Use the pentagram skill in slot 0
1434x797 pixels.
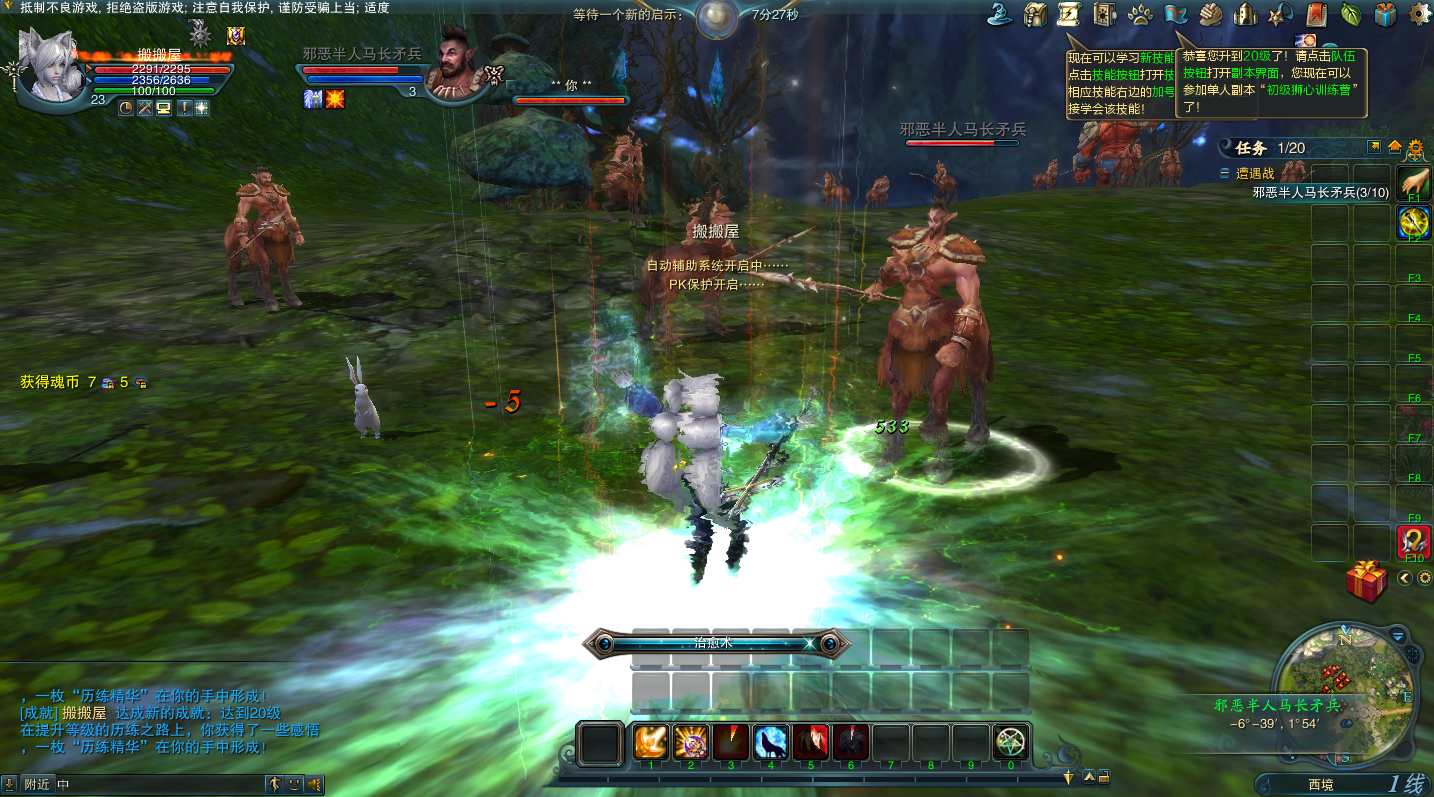coord(1010,742)
